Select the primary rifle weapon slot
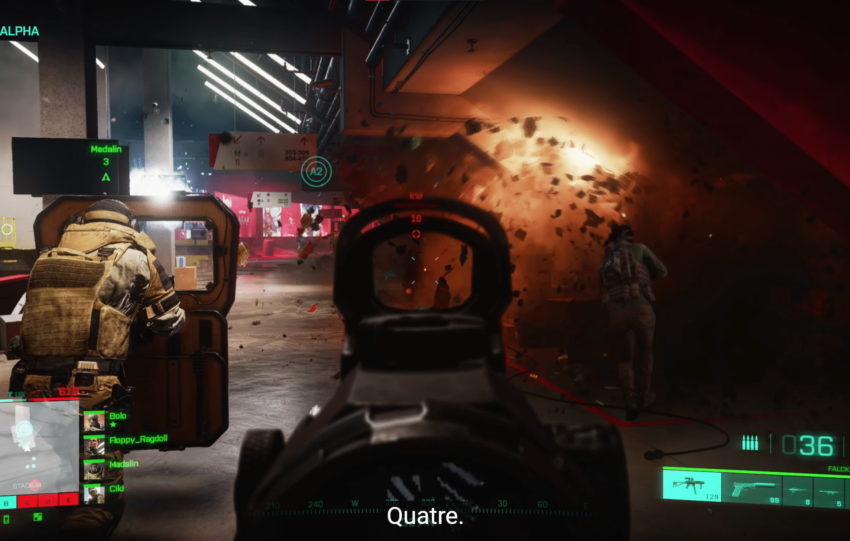850x541 pixels. tap(691, 486)
